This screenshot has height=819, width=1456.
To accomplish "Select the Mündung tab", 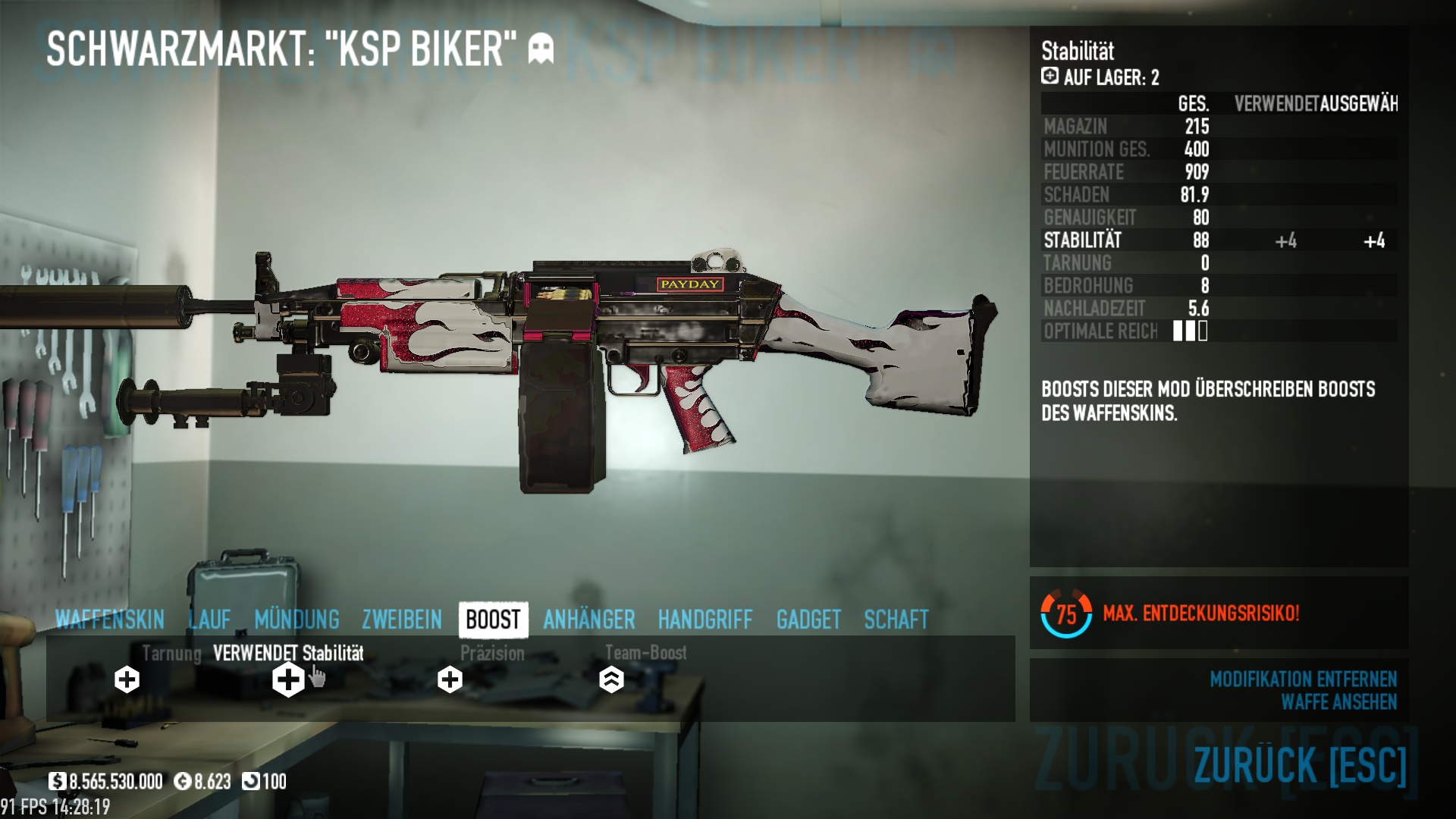I will click(x=297, y=620).
